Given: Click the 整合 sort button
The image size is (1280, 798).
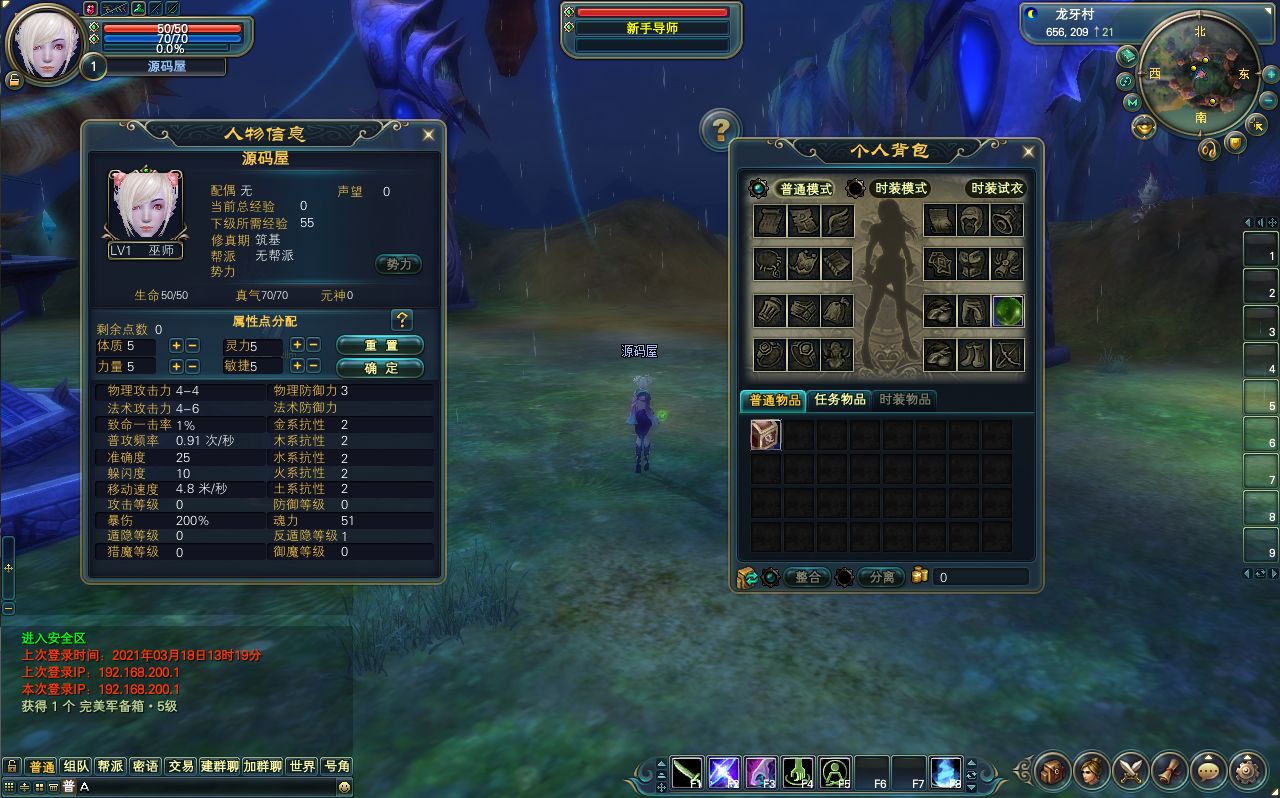Looking at the screenshot, I should 807,577.
